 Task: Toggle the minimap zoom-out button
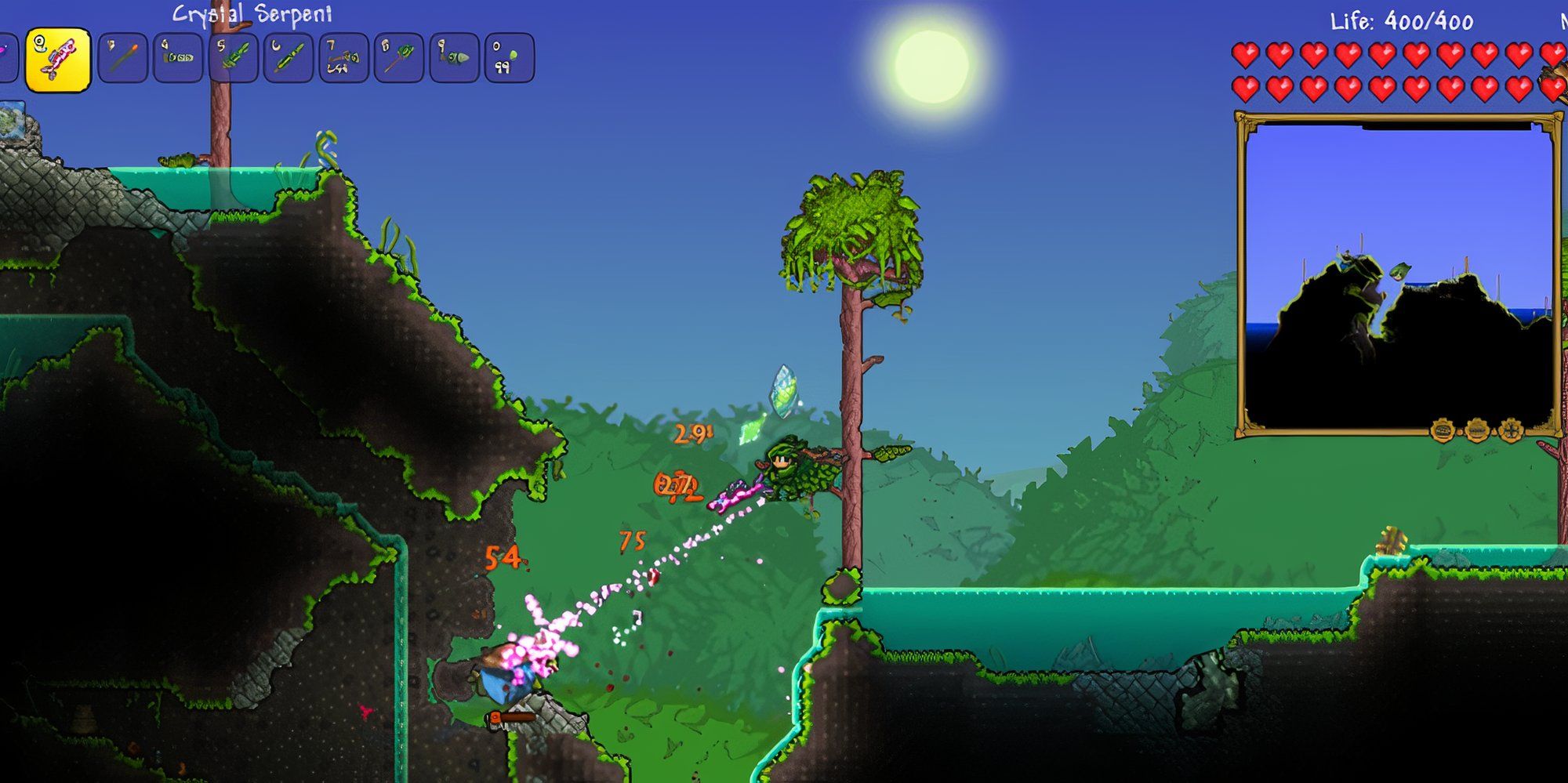tap(1478, 430)
